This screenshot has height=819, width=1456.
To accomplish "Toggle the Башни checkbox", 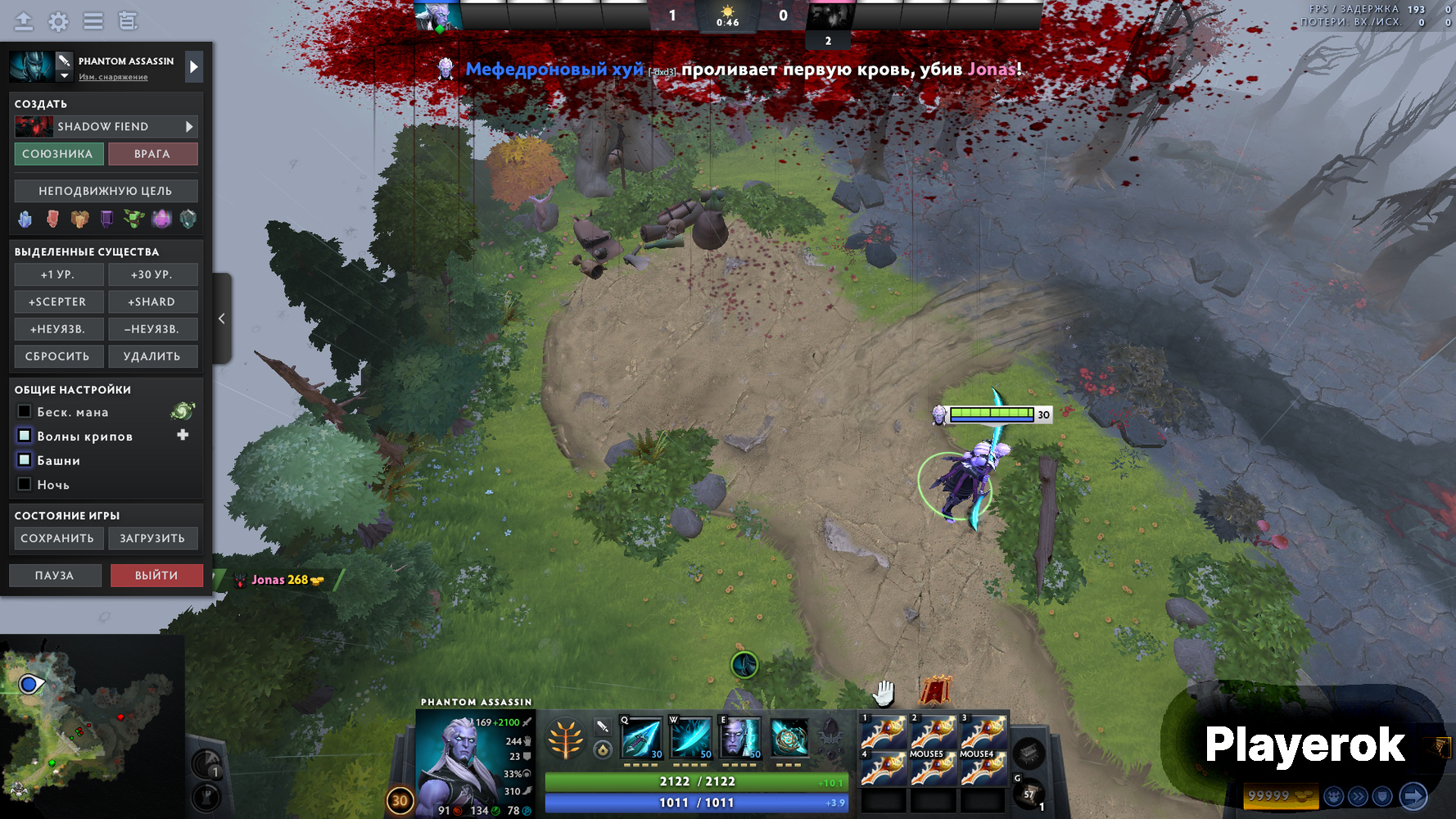I will (25, 460).
